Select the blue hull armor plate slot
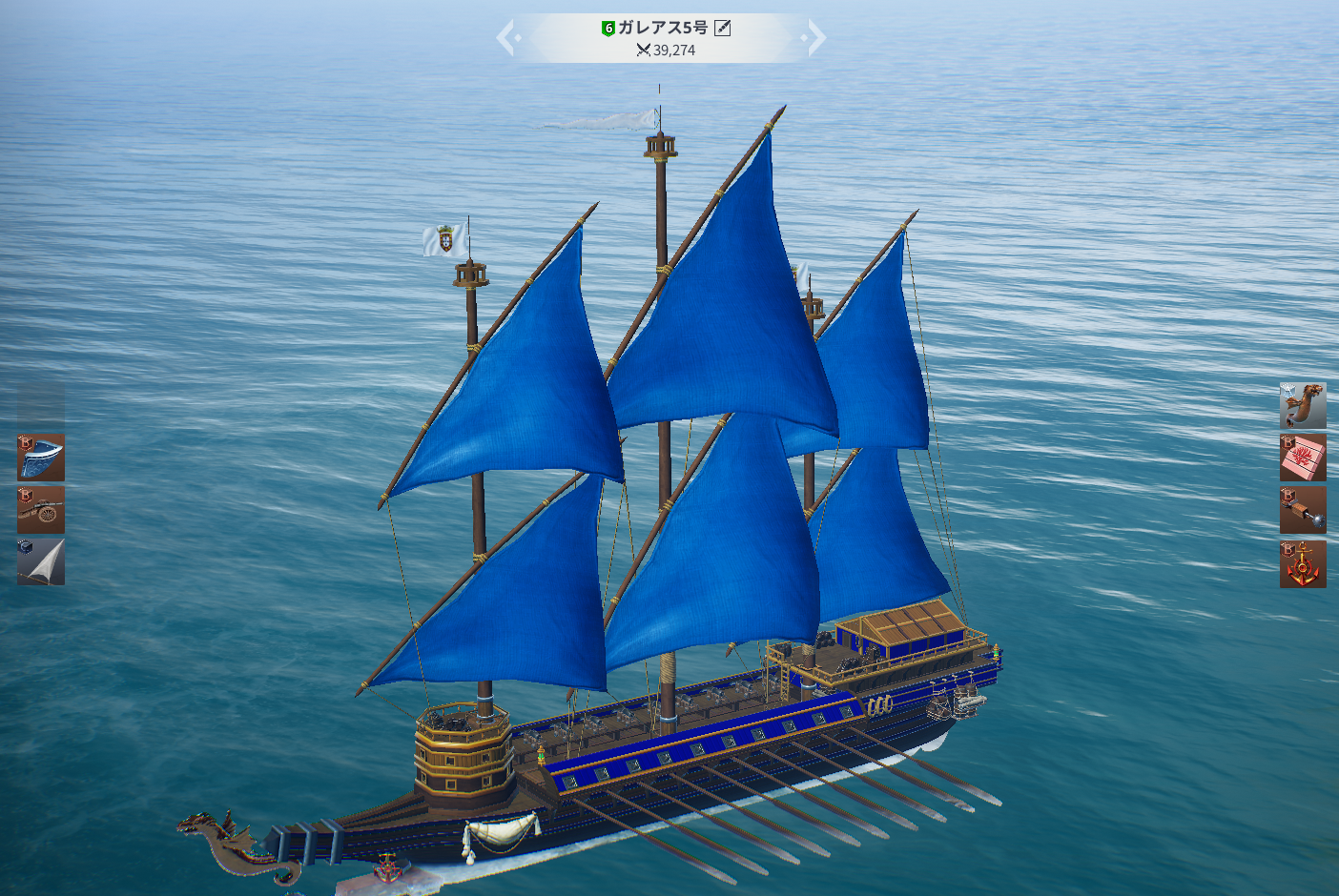1339x896 pixels. coord(41,458)
